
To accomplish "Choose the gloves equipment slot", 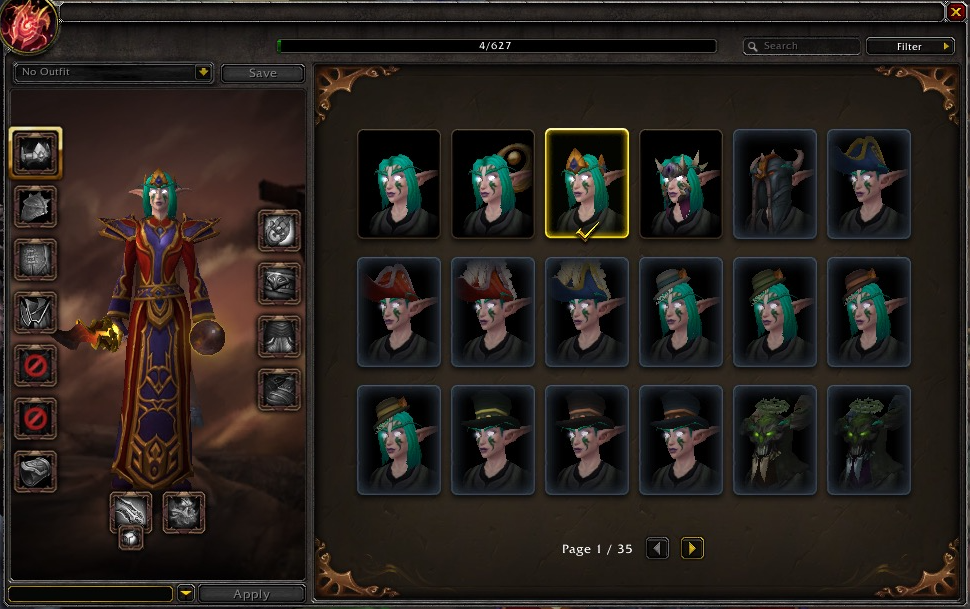I will point(279,230).
